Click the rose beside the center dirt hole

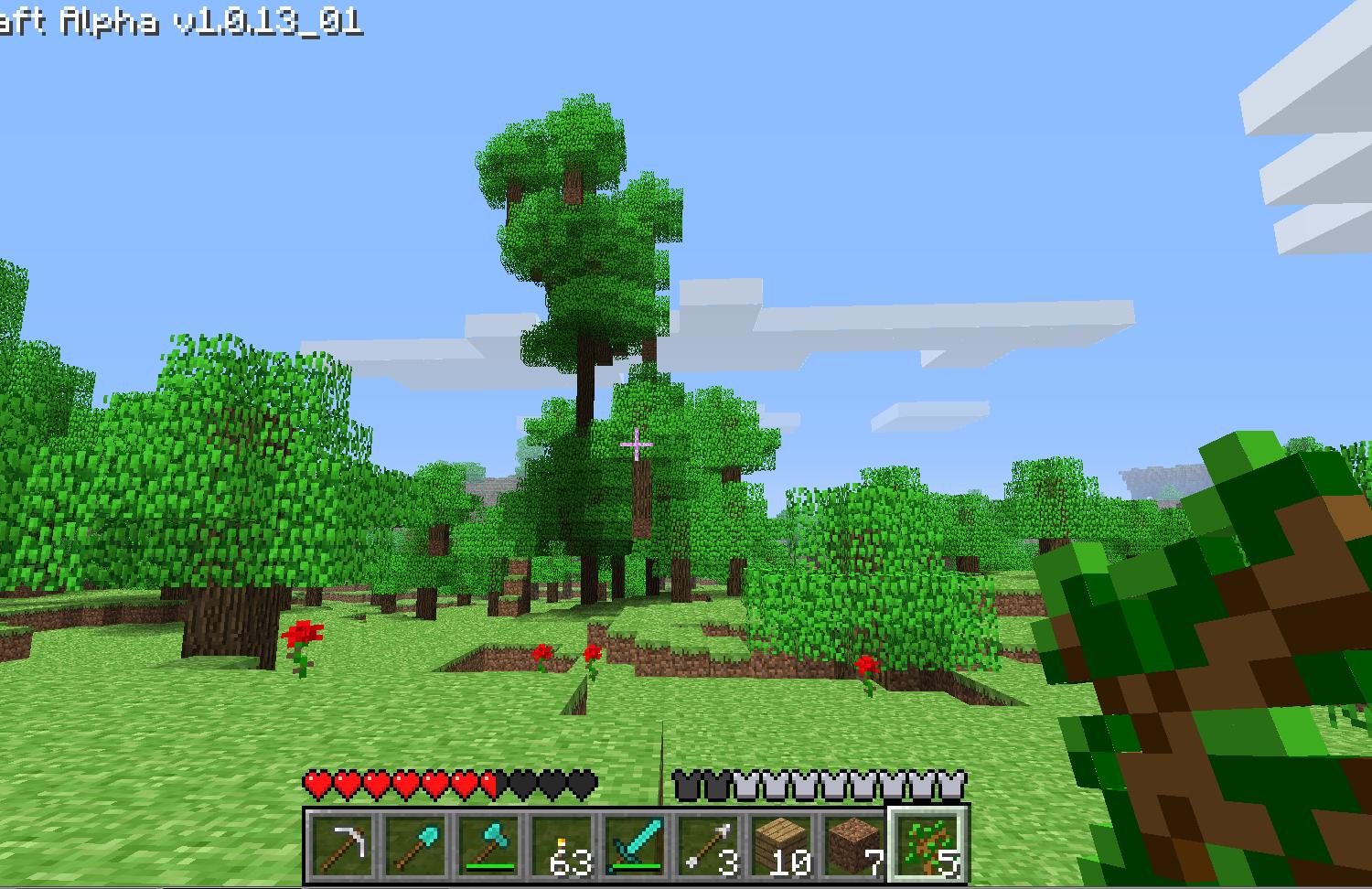click(593, 654)
